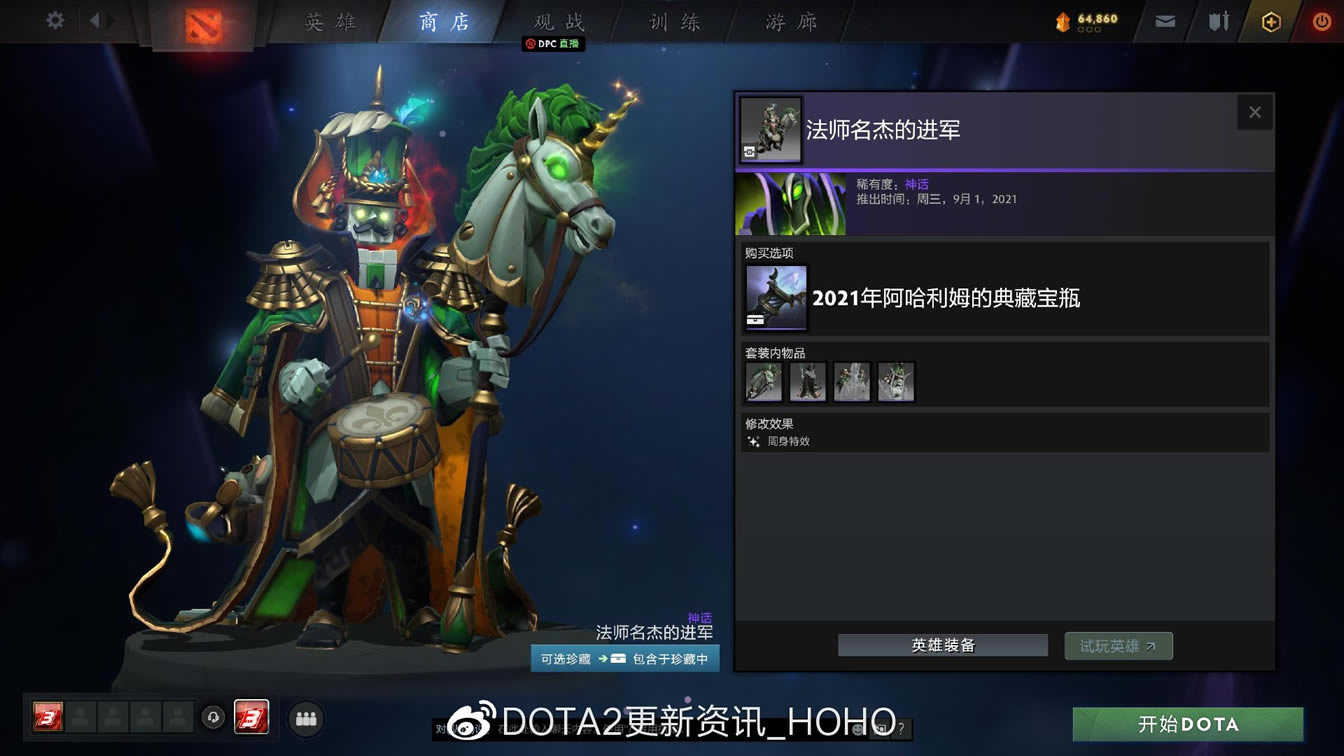This screenshot has height=756, width=1344.
Task: Click the 周身特效 sparkle effect icon
Action: 753,440
